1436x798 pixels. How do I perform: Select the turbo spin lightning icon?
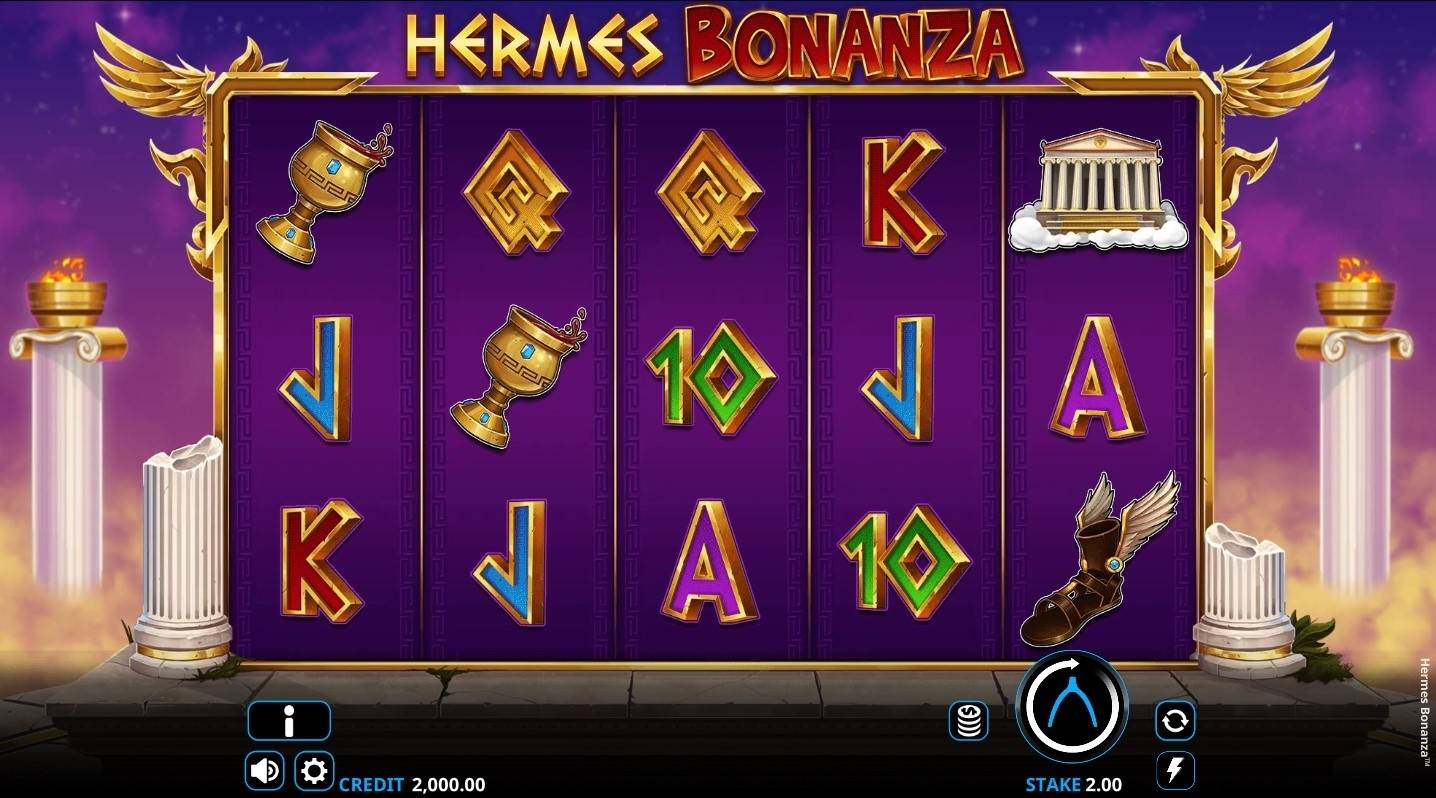tap(1177, 768)
